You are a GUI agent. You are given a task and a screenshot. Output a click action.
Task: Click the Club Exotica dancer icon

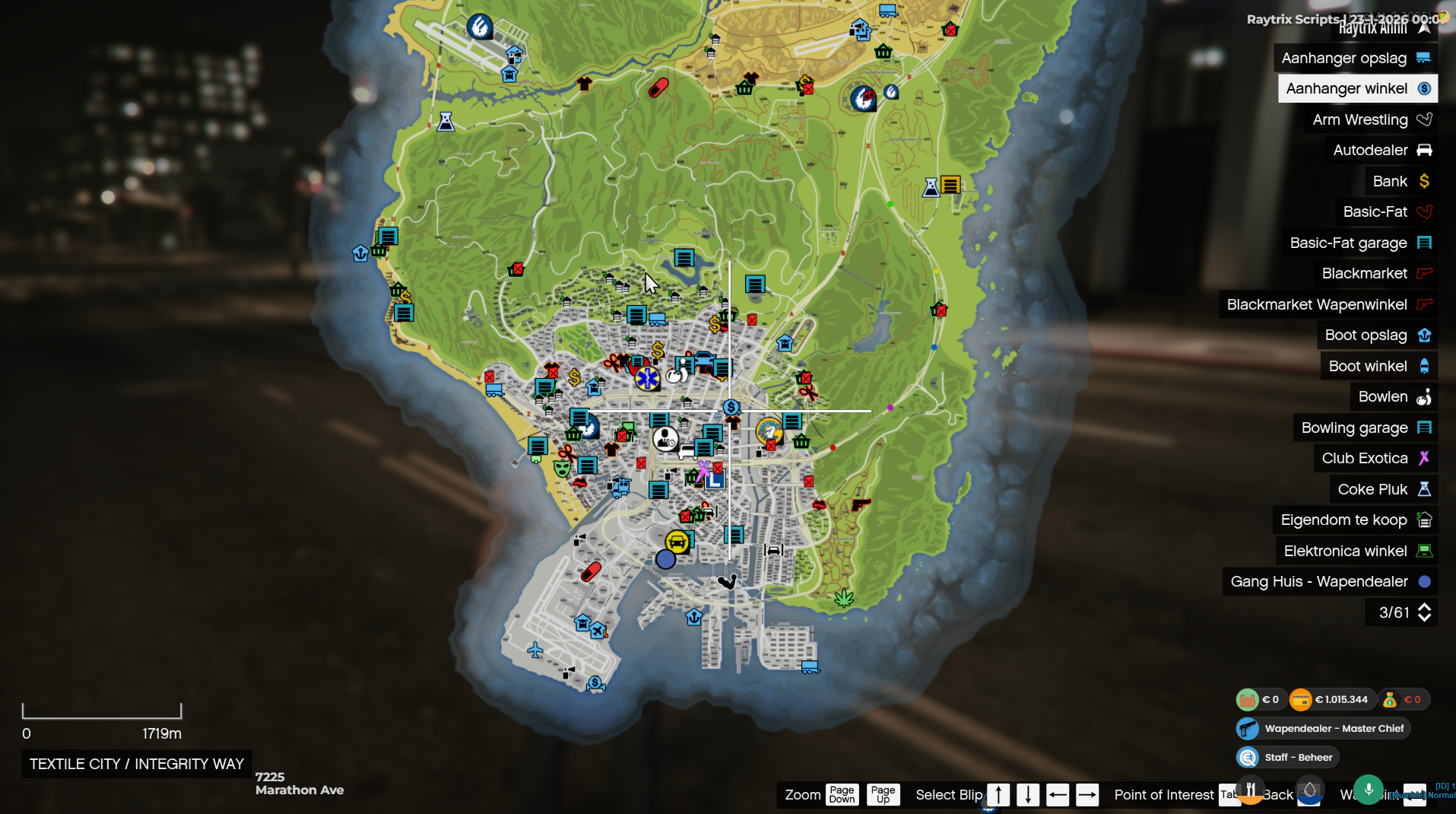(x=1426, y=458)
